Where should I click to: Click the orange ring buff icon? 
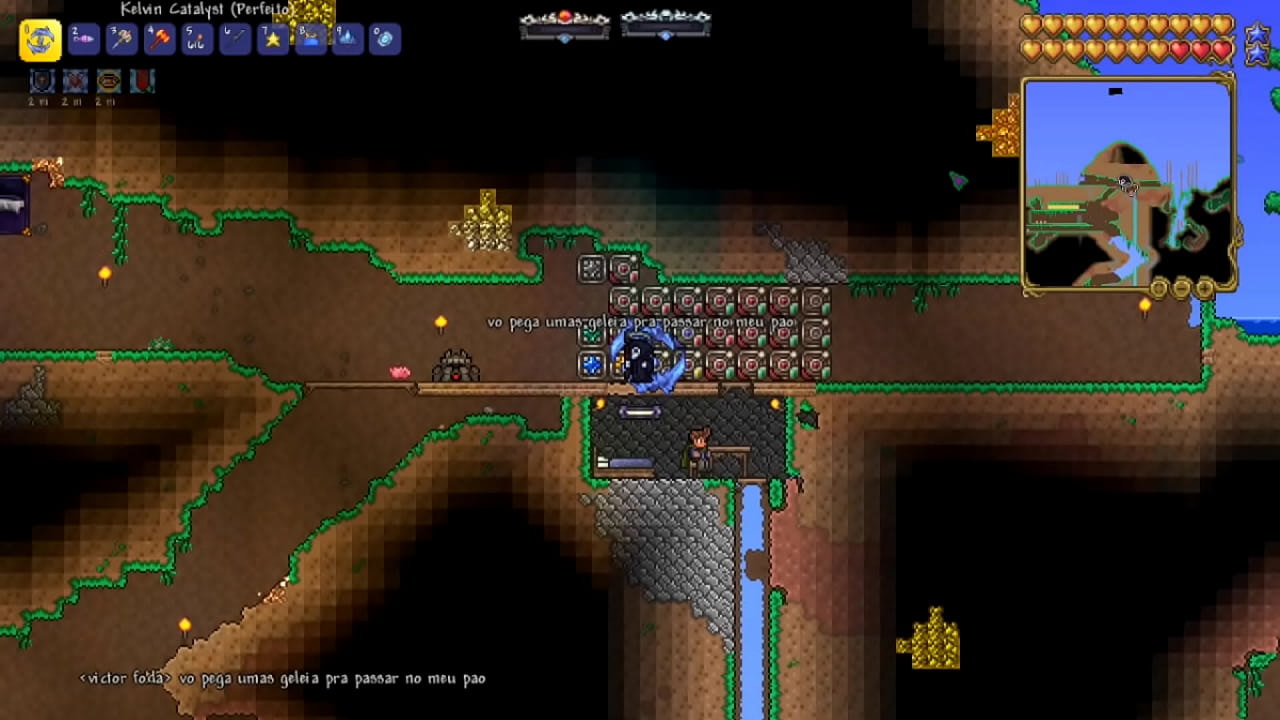coord(108,82)
